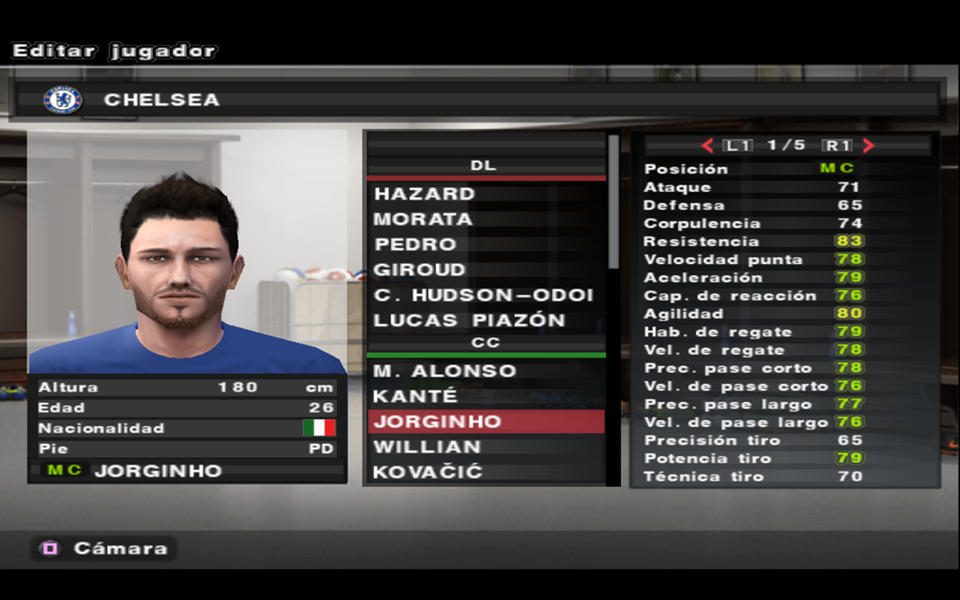960x600 pixels.
Task: Go to the next stats page arrow
Action: coord(868,145)
